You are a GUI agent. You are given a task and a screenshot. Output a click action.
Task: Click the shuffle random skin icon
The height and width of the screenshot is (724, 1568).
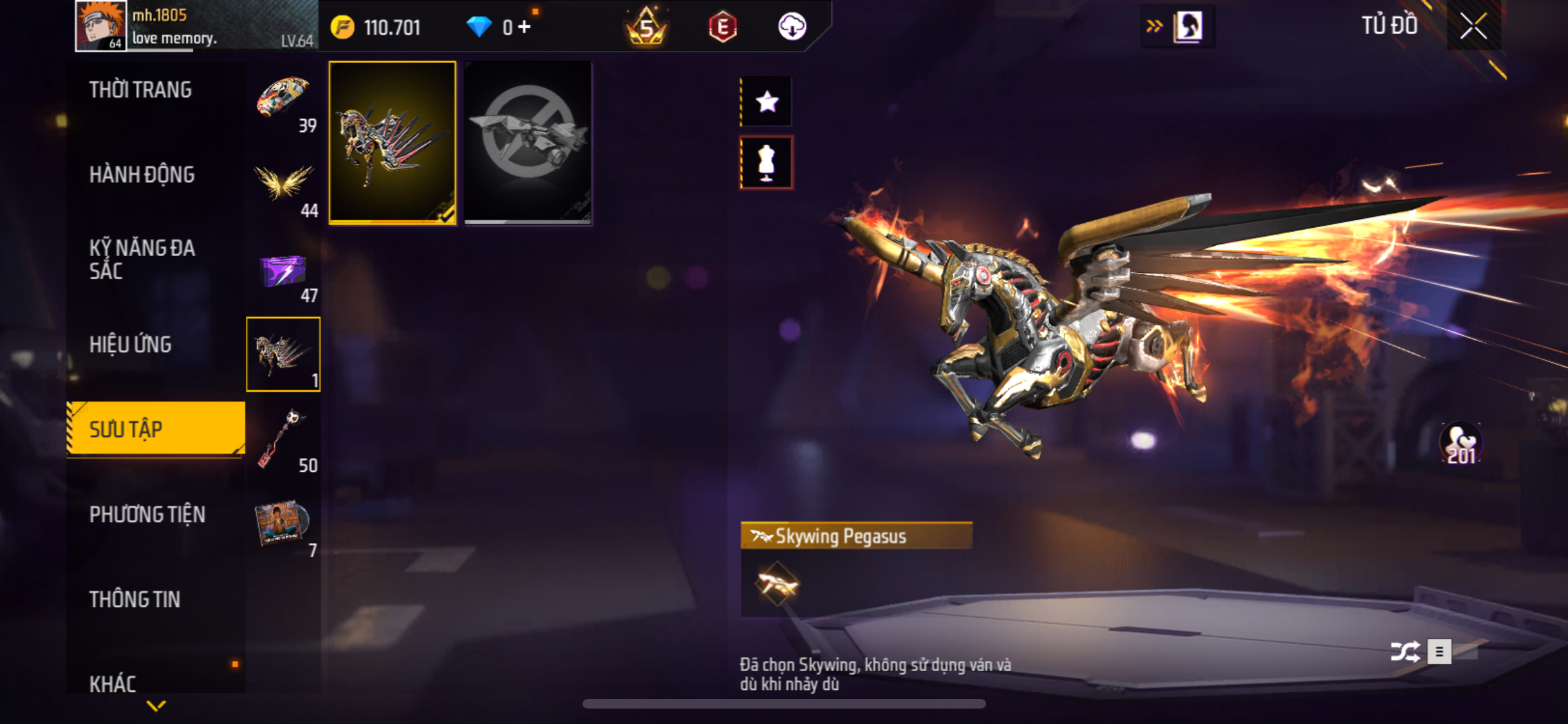pyautogui.click(x=1405, y=651)
